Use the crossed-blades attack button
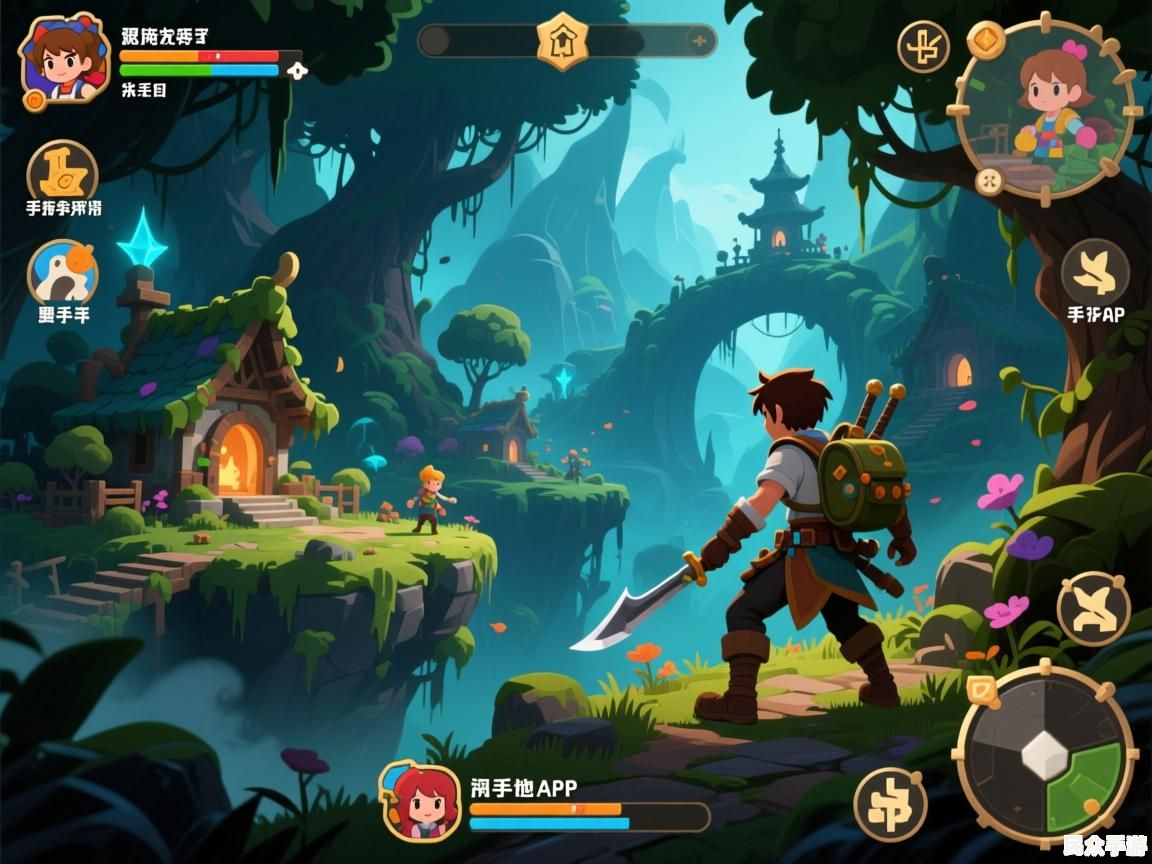 [1093, 609]
